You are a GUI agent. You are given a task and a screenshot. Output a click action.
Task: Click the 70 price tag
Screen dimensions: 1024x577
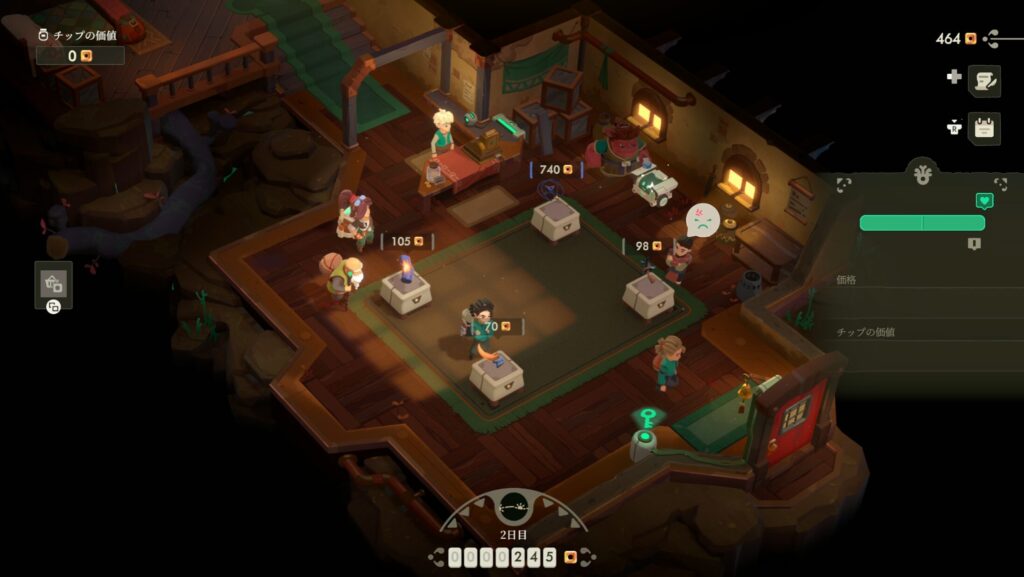(497, 326)
